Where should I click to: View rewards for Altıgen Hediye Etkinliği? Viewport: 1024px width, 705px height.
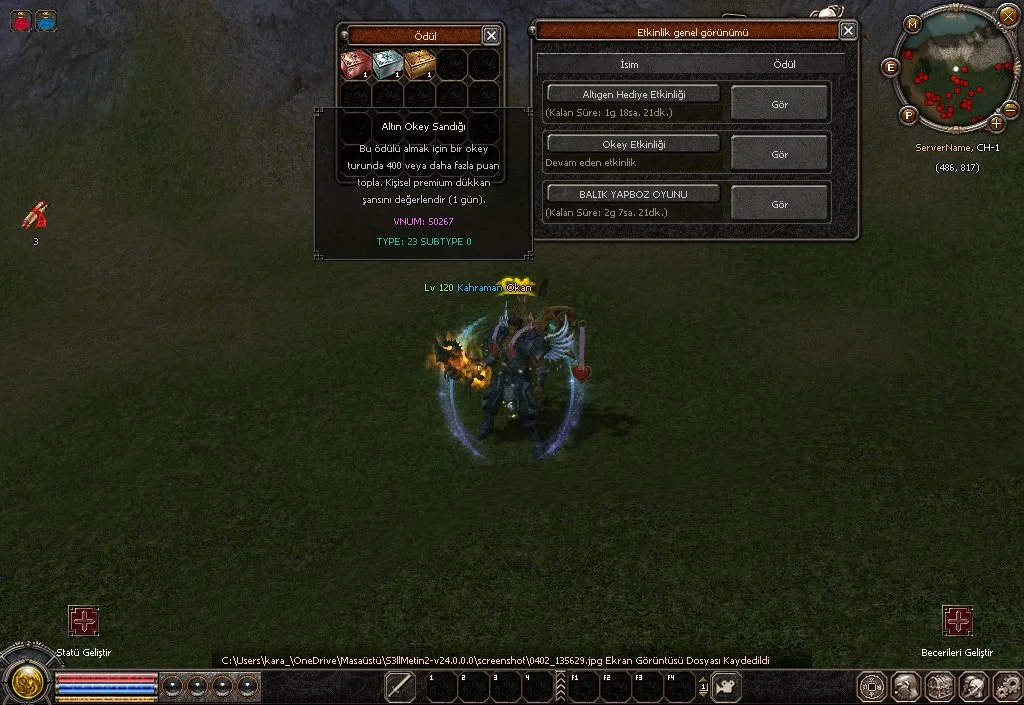click(780, 104)
